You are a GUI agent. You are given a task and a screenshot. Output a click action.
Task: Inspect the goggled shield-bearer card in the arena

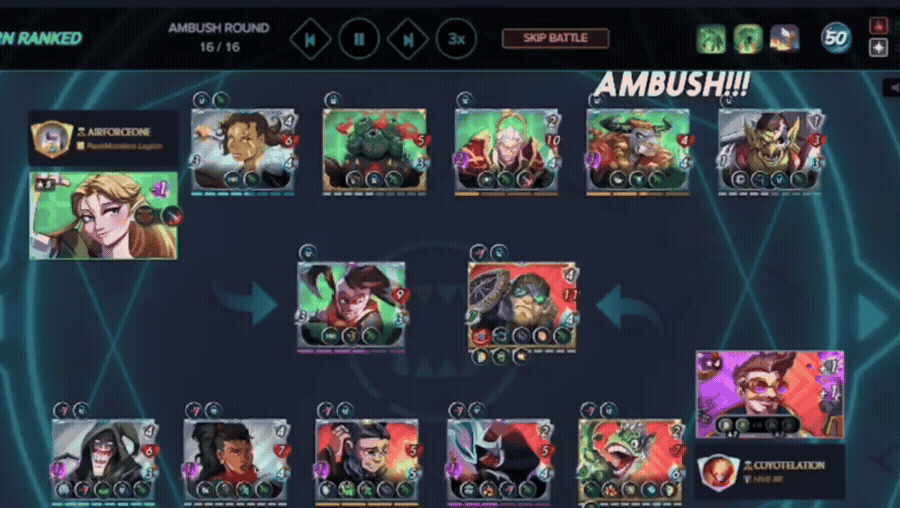(524, 305)
